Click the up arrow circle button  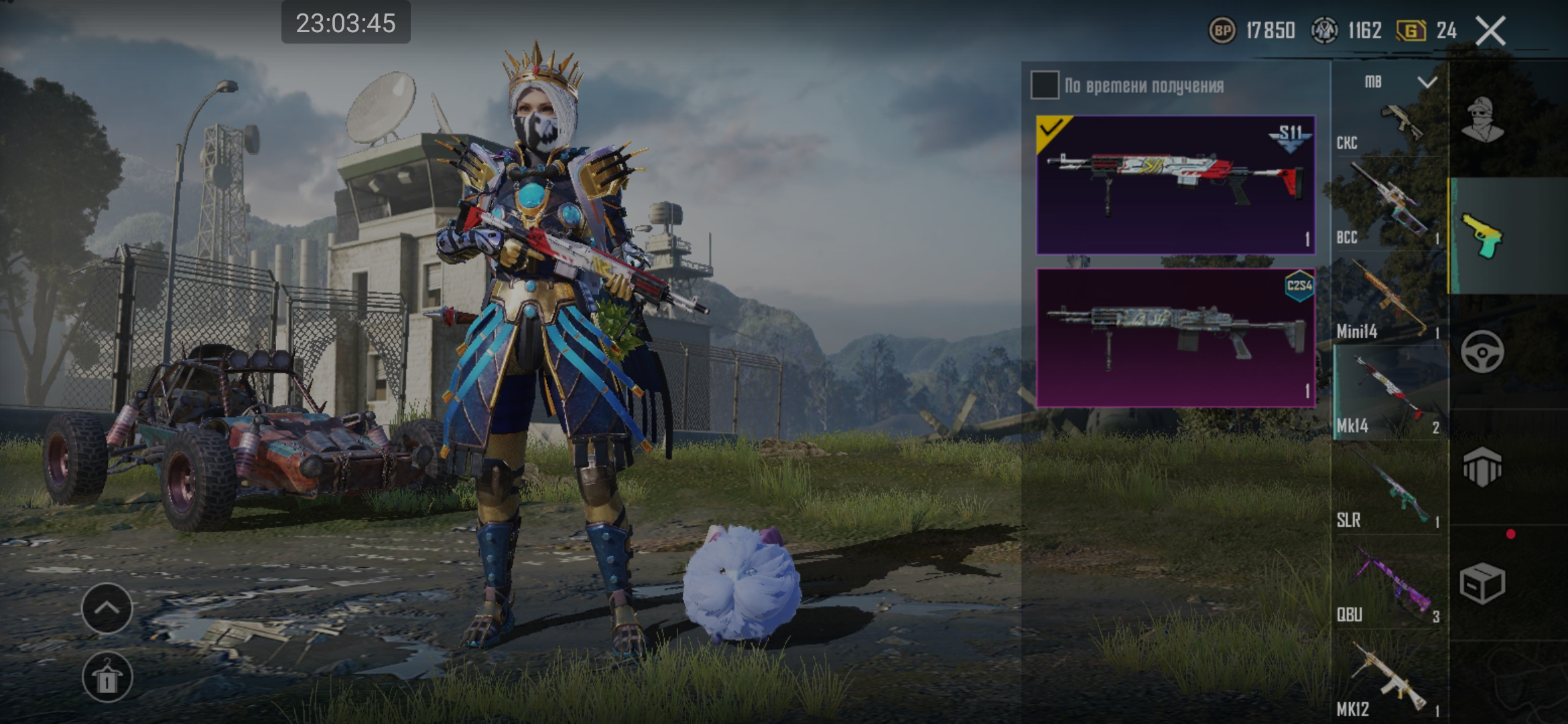107,608
